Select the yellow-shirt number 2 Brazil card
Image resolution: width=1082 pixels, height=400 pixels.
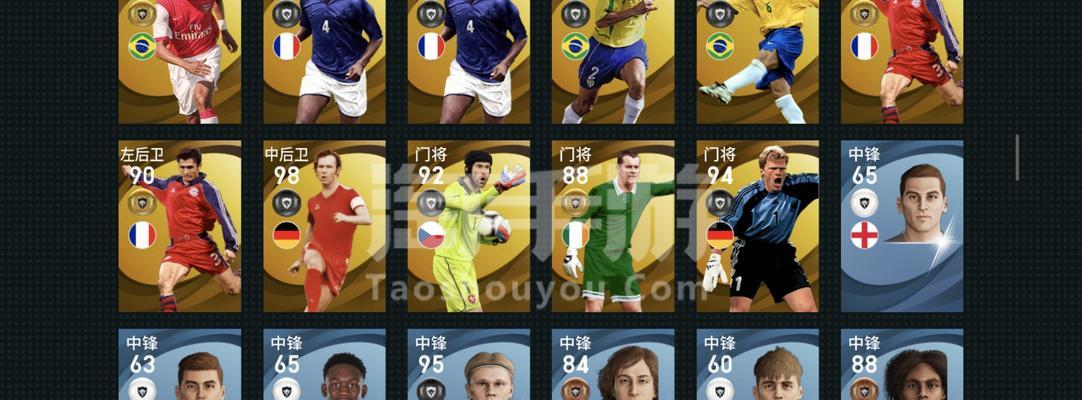pyautogui.click(x=613, y=60)
